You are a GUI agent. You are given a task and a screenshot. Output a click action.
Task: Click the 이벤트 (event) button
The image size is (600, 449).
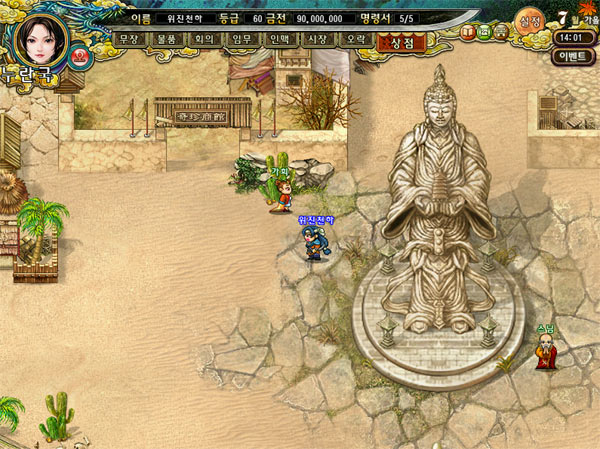(x=572, y=57)
